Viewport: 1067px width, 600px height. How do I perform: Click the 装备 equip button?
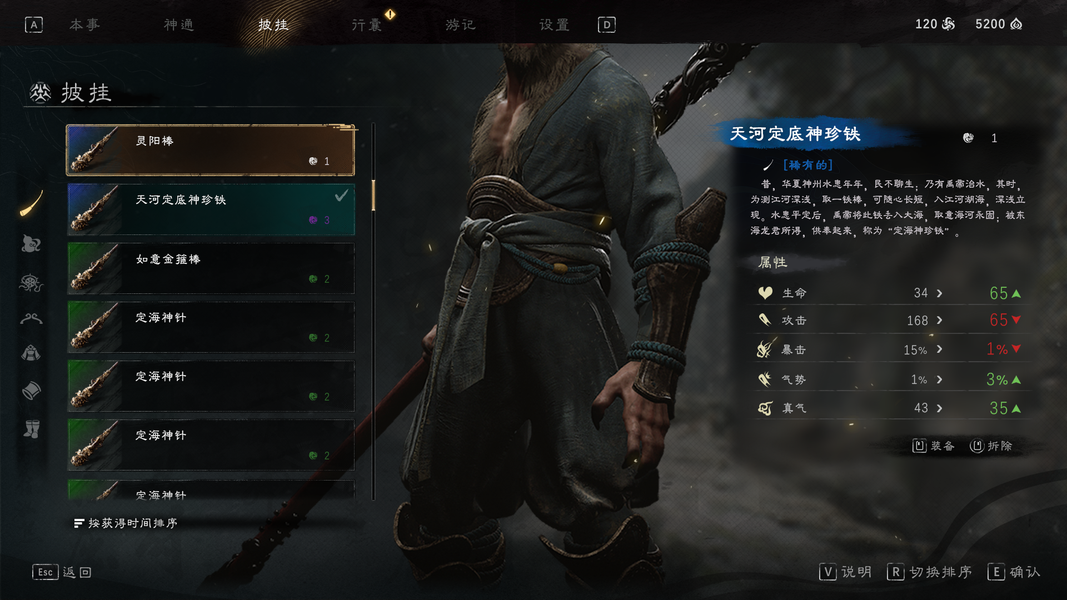(934, 446)
